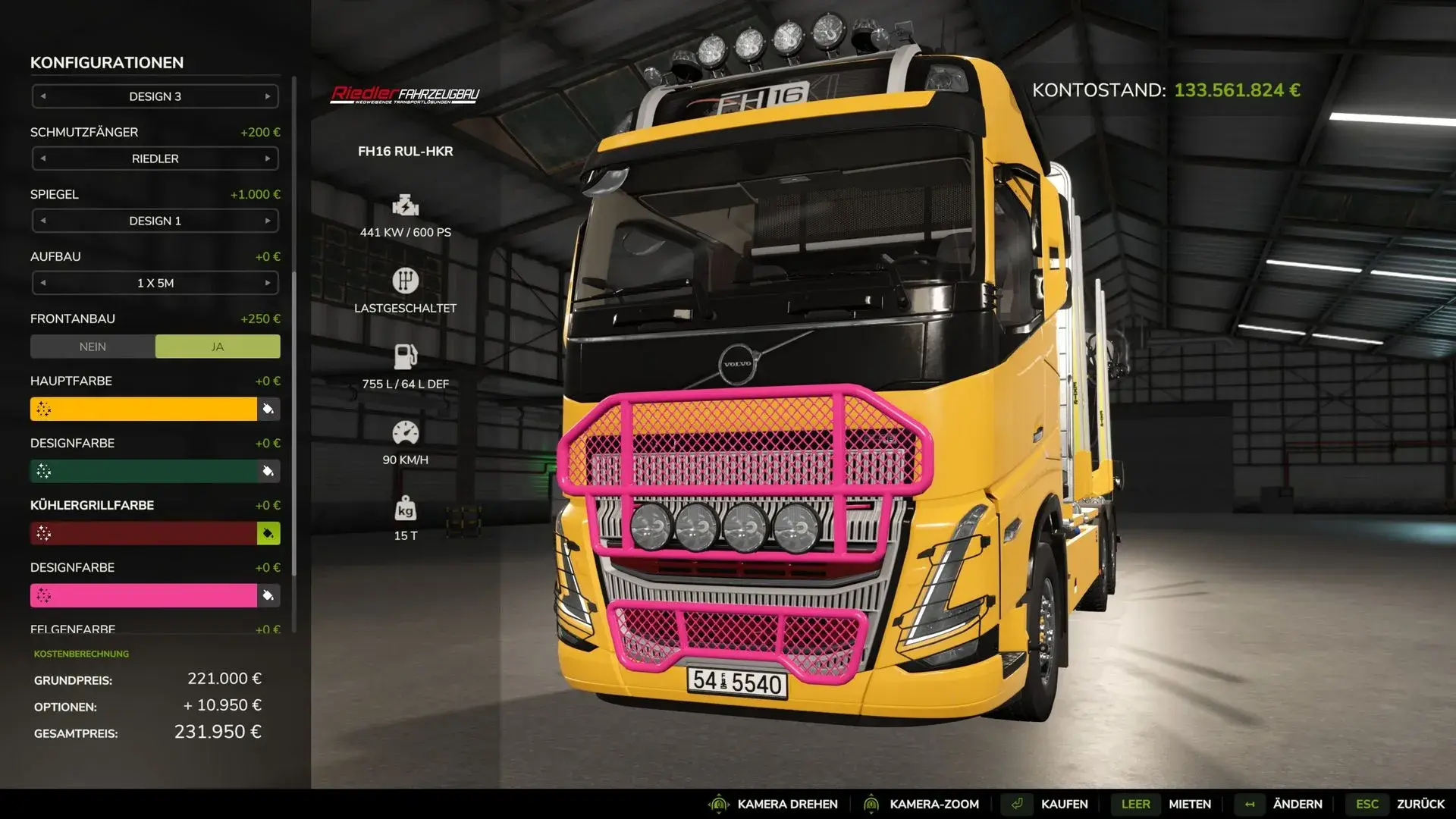Choose the dark green Designfarbe color bar

[x=144, y=471]
